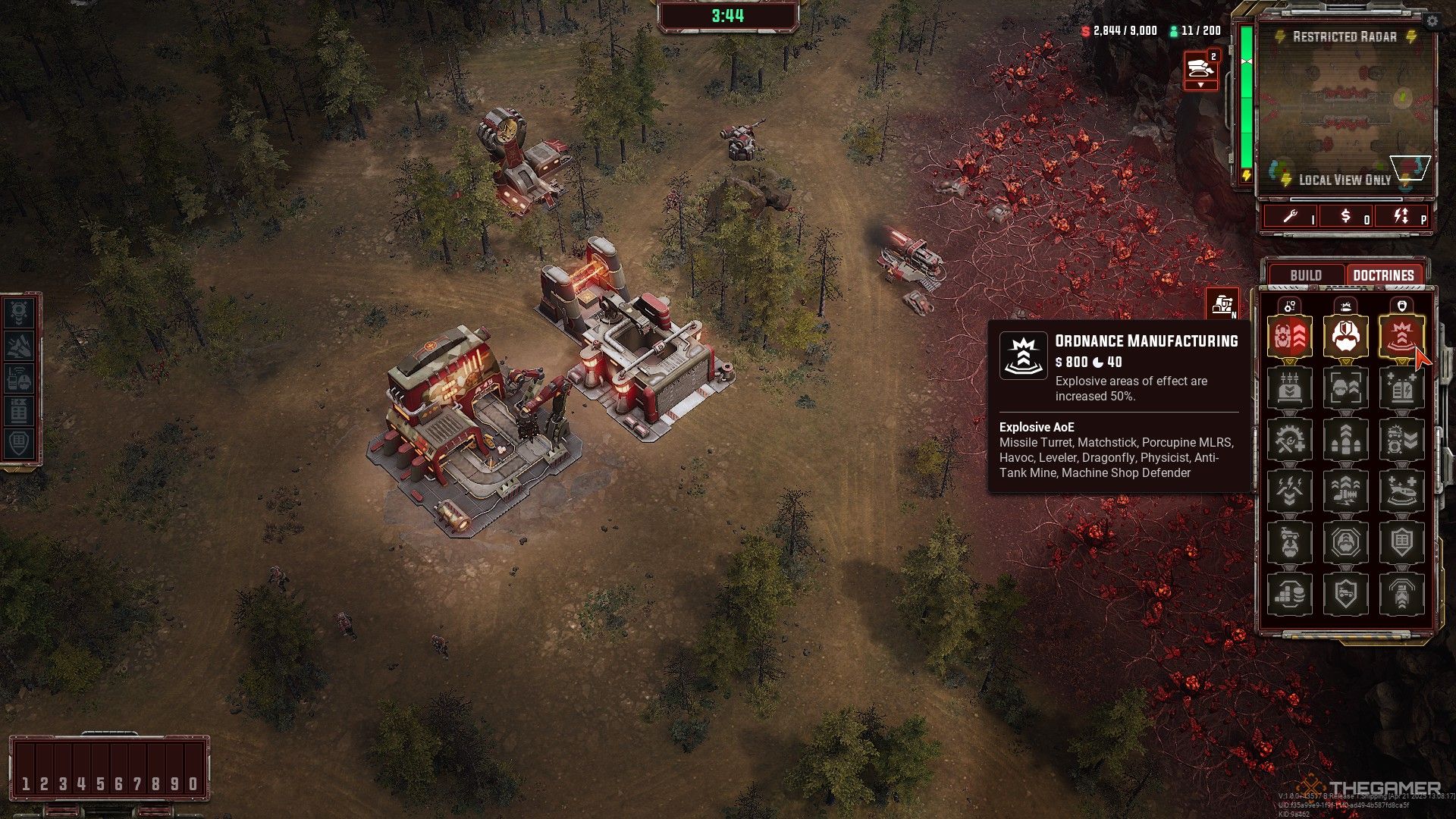Click the harvester icon marked N

(1222, 304)
